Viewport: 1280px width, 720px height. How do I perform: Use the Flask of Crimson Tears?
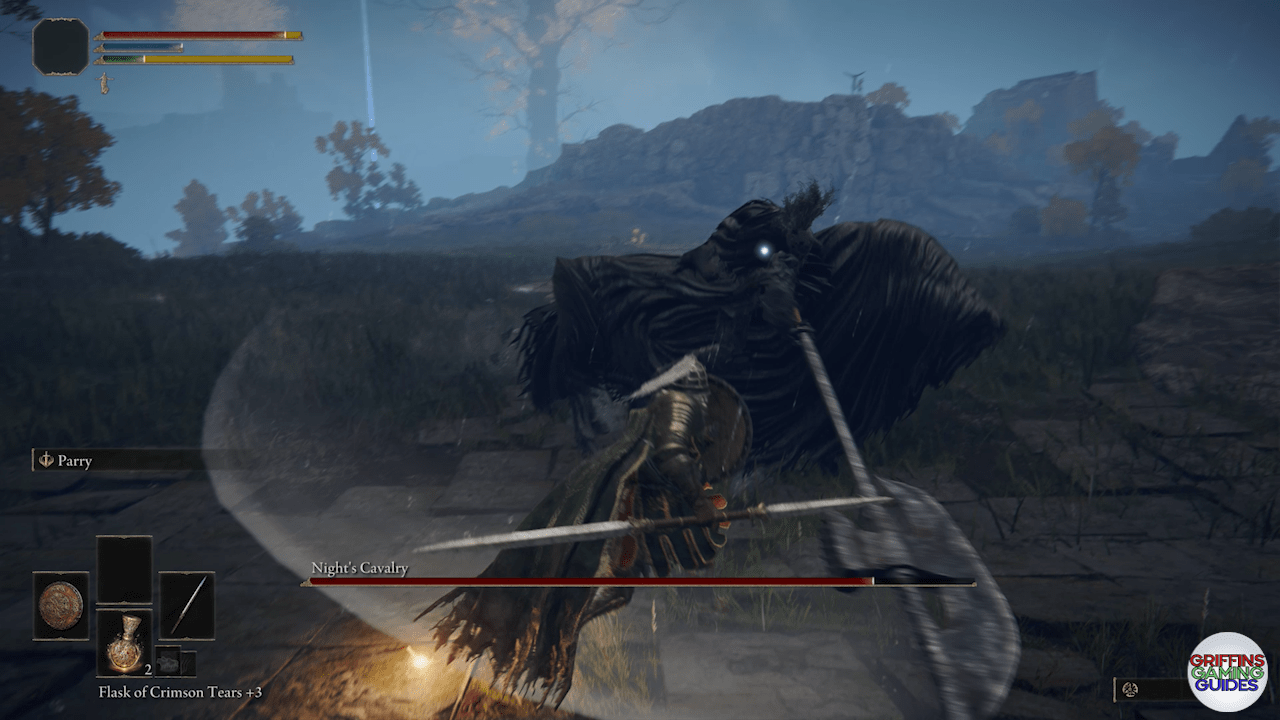pyautogui.click(x=124, y=642)
